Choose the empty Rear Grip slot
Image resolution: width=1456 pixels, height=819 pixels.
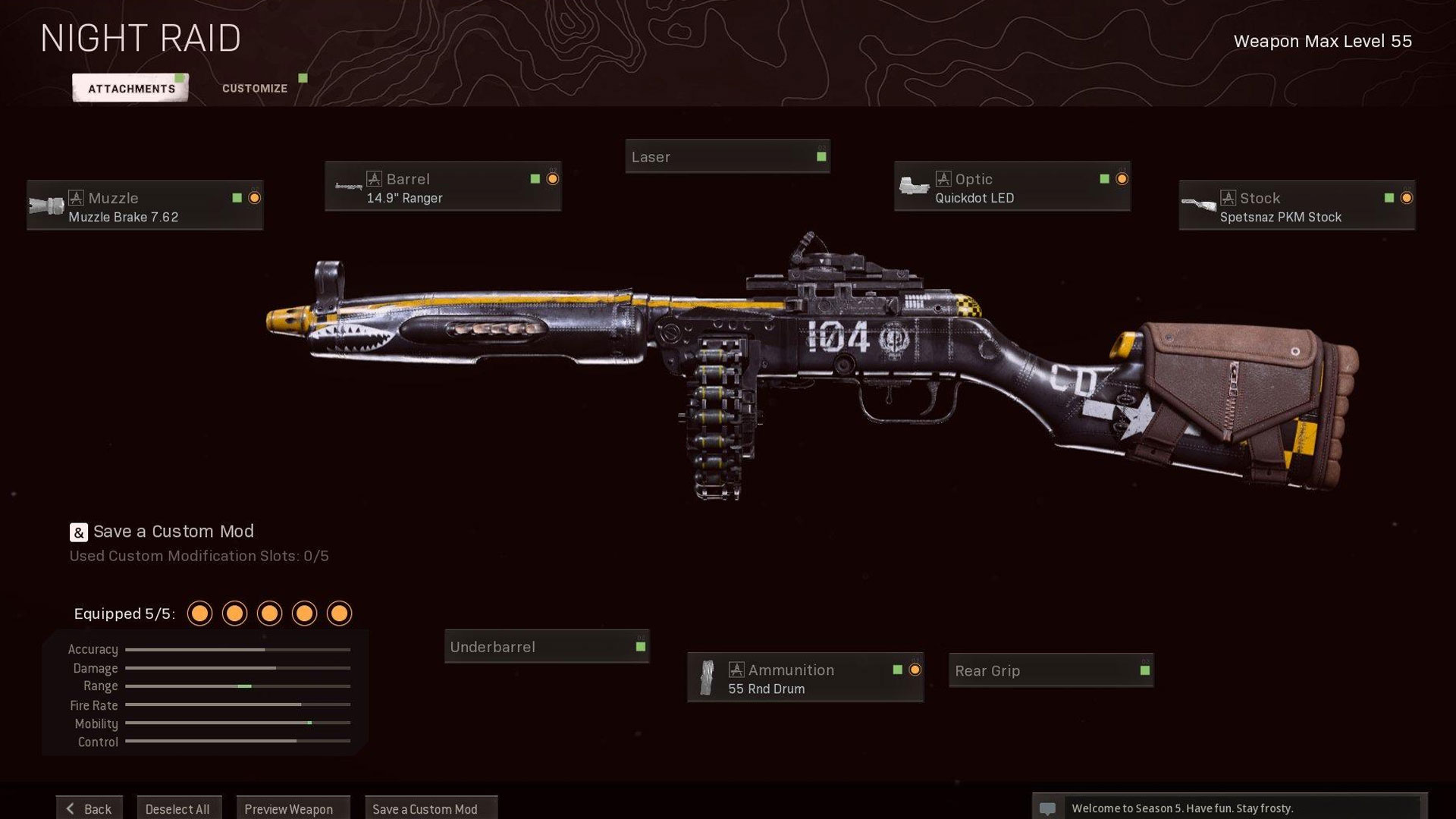(x=1050, y=670)
